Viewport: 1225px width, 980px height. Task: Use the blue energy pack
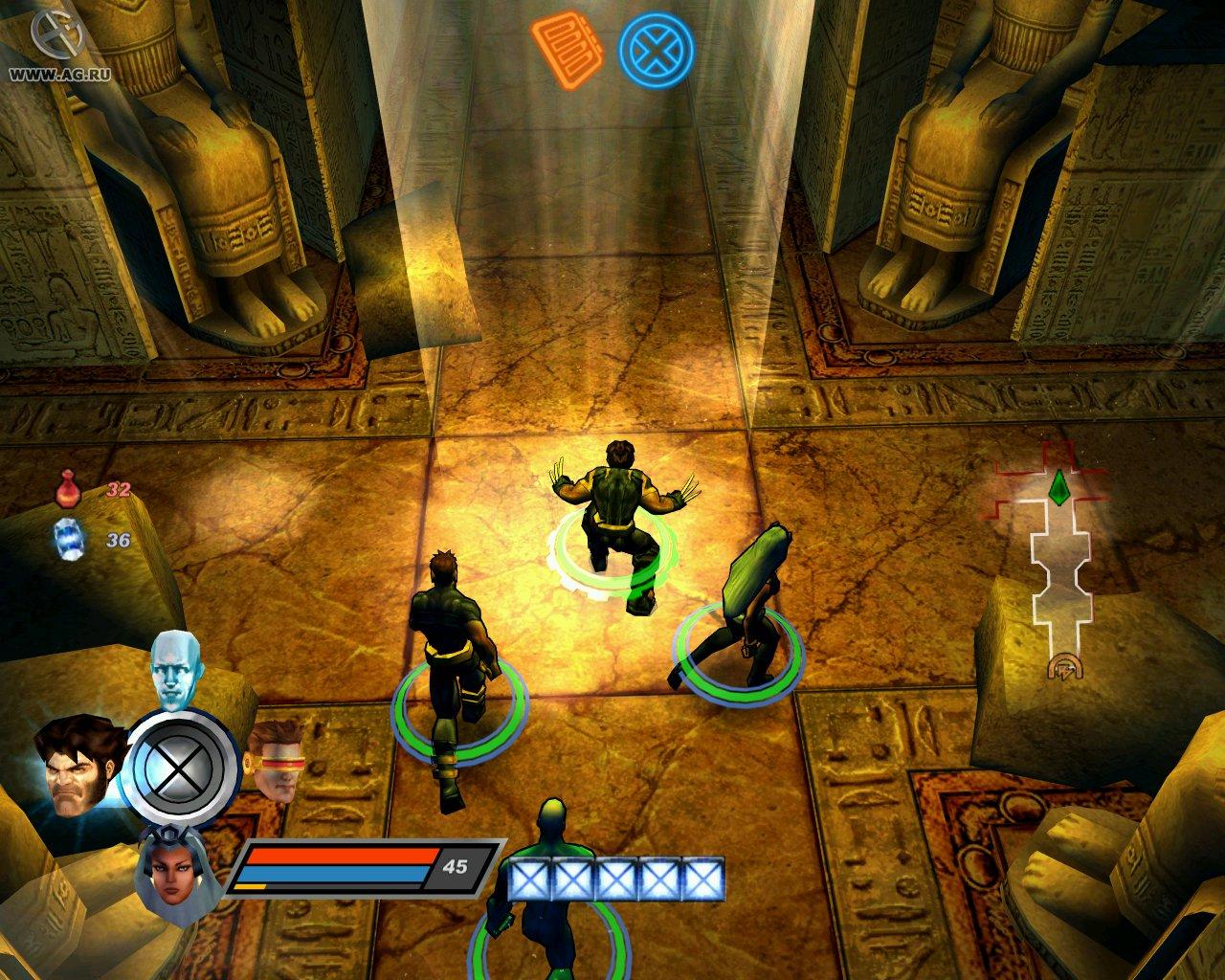click(x=67, y=540)
